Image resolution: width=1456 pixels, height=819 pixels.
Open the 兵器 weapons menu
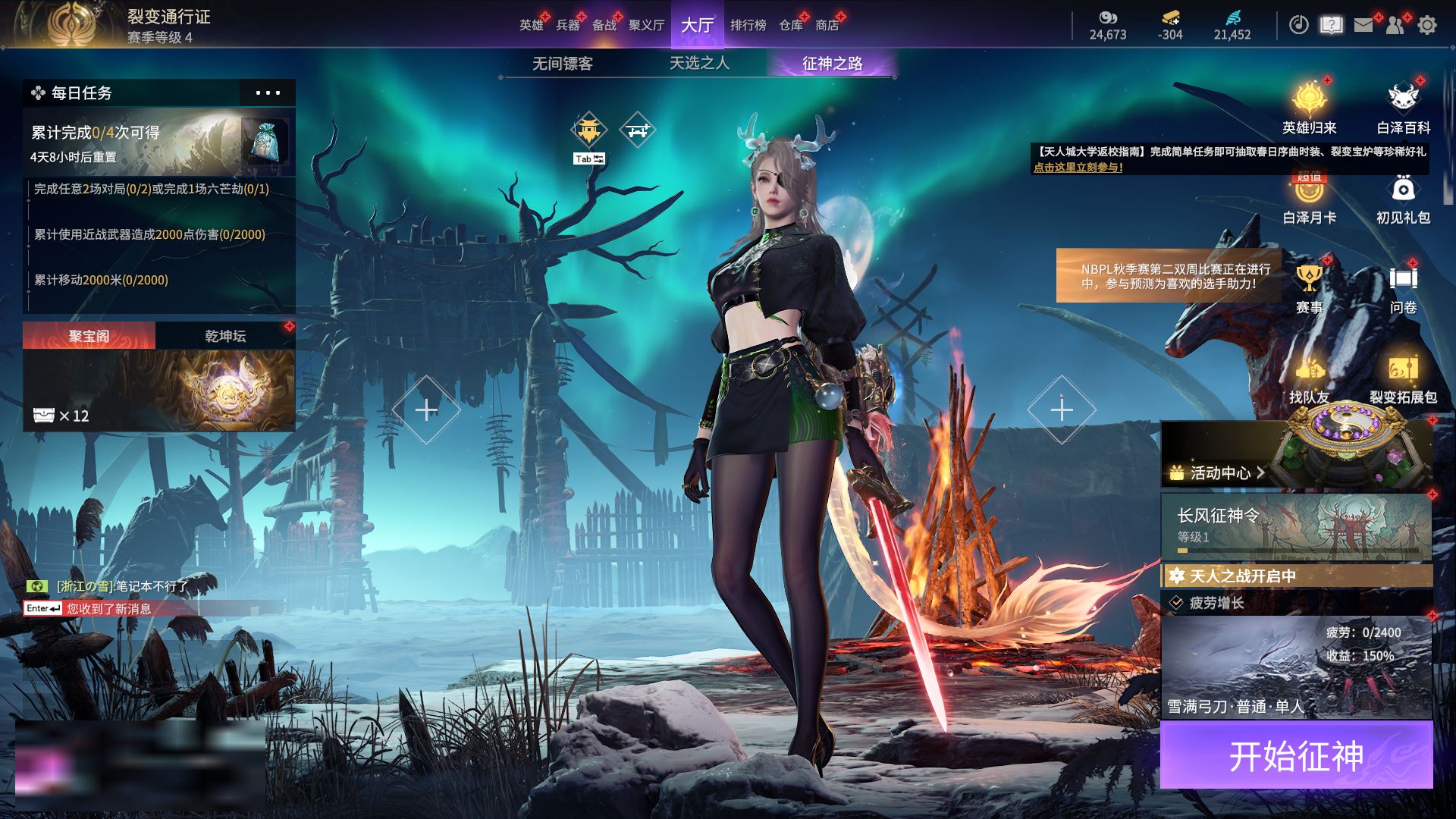[x=567, y=25]
